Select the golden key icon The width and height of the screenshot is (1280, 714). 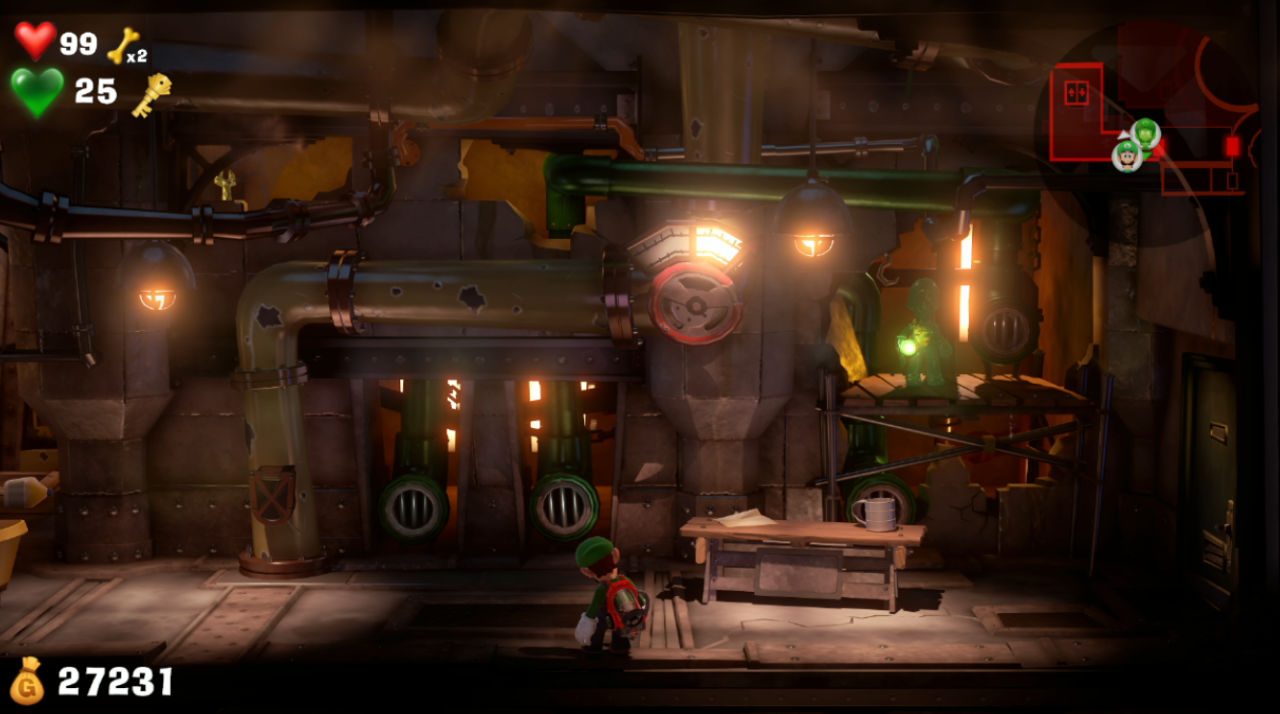click(x=150, y=95)
